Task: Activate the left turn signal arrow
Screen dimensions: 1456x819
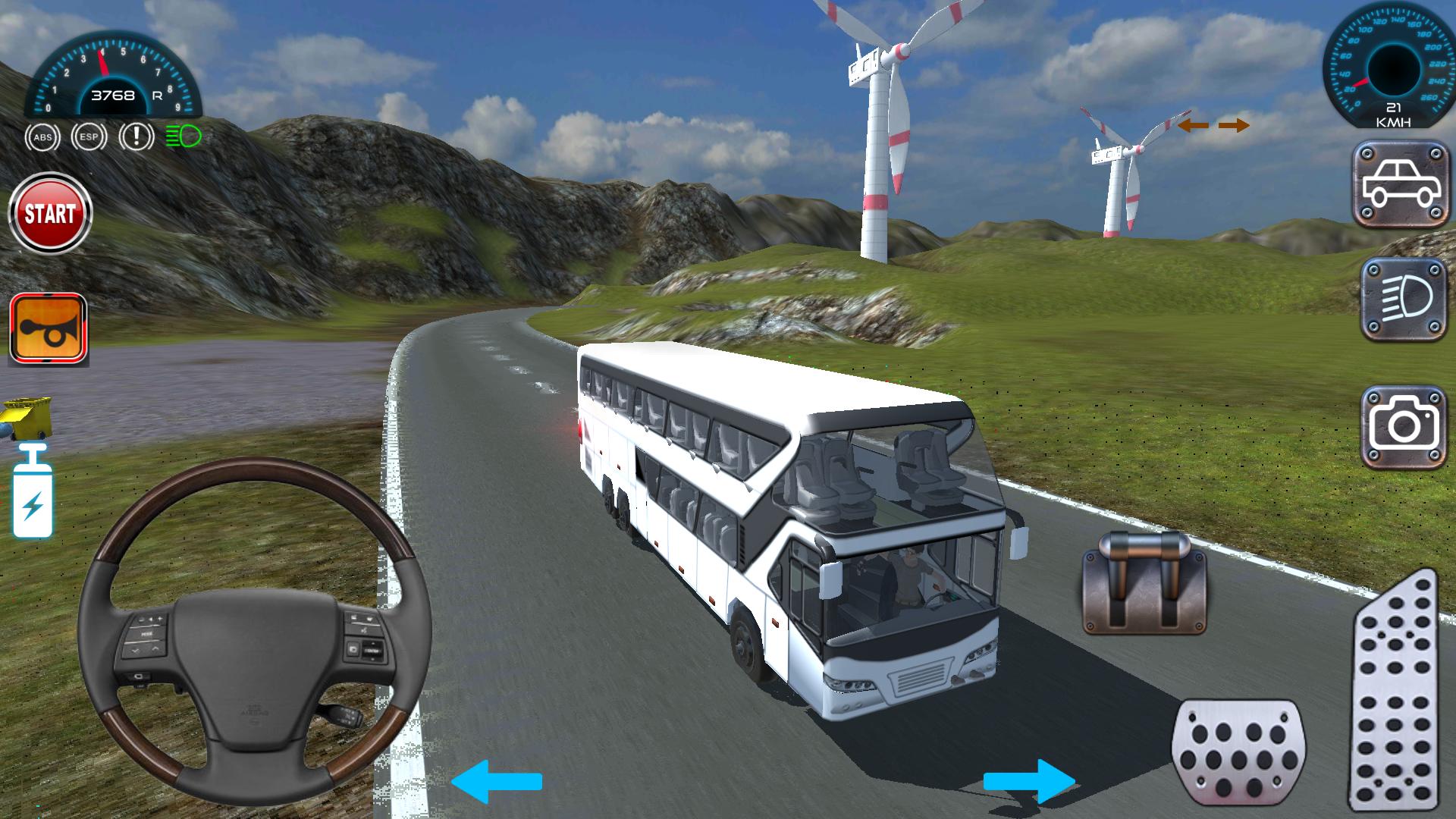Action: (1194, 125)
